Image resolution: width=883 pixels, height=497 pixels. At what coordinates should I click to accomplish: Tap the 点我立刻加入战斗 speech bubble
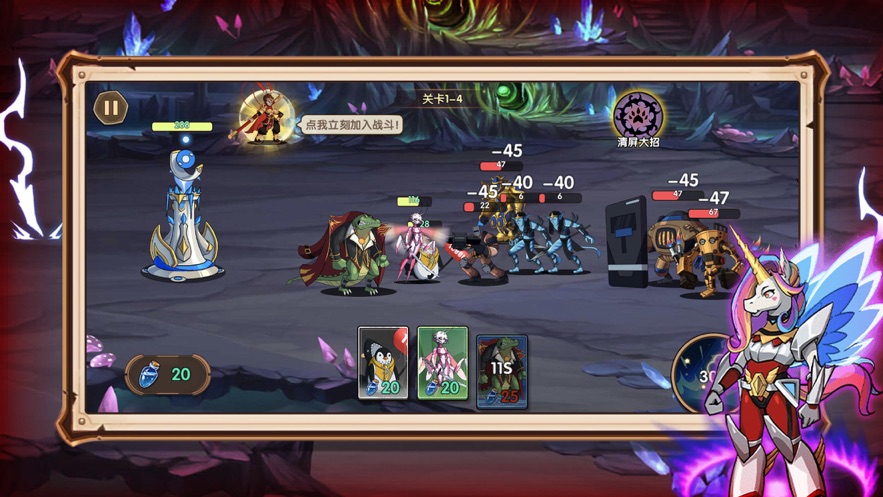click(351, 125)
